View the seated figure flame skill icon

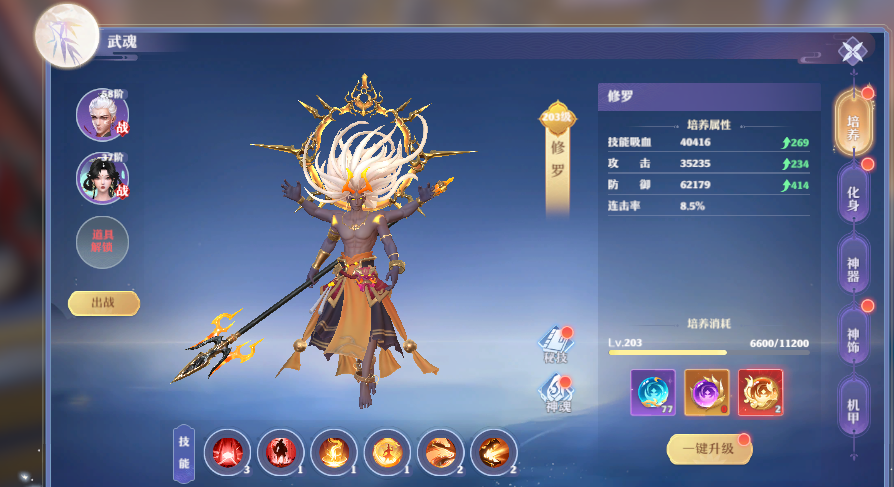387,453
